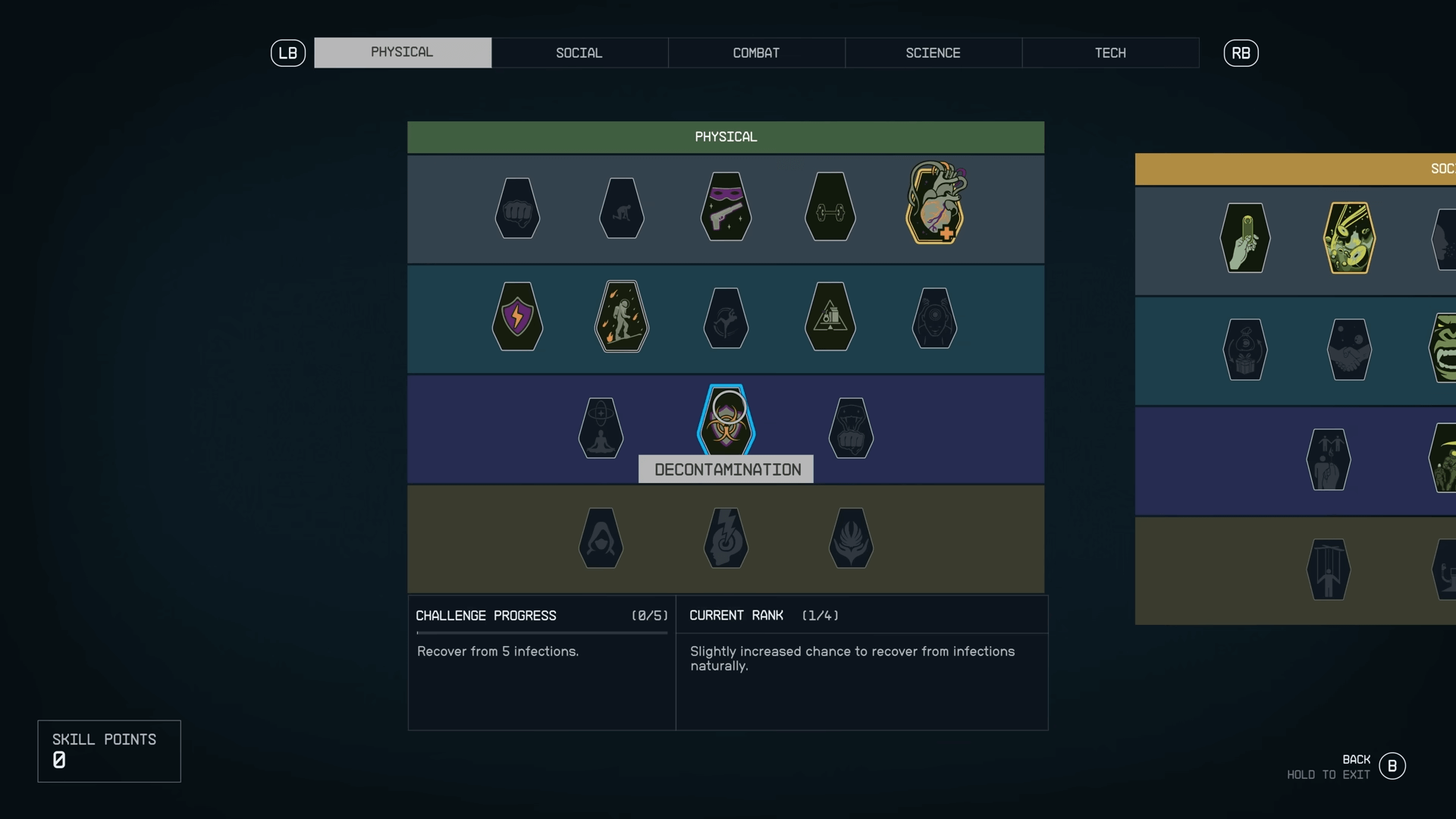The image size is (1456, 819).
Task: Select the Environmental Conditioning astronaut icon
Action: [x=621, y=317]
